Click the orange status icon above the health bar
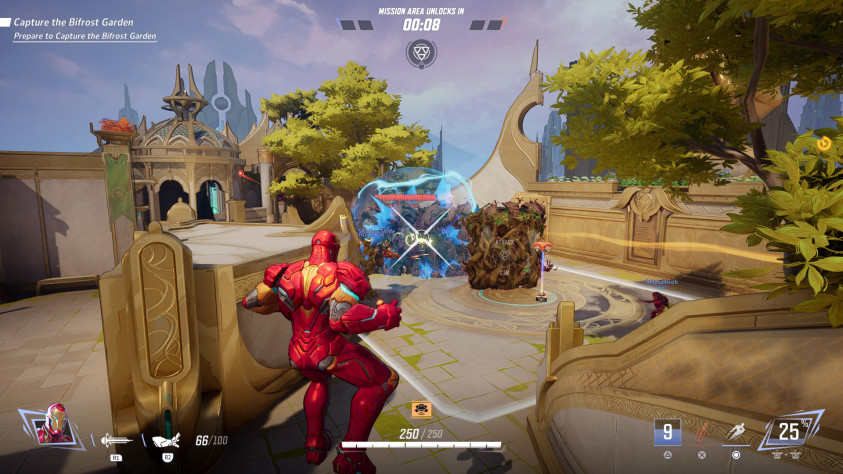The height and width of the screenshot is (474, 843). click(x=421, y=409)
